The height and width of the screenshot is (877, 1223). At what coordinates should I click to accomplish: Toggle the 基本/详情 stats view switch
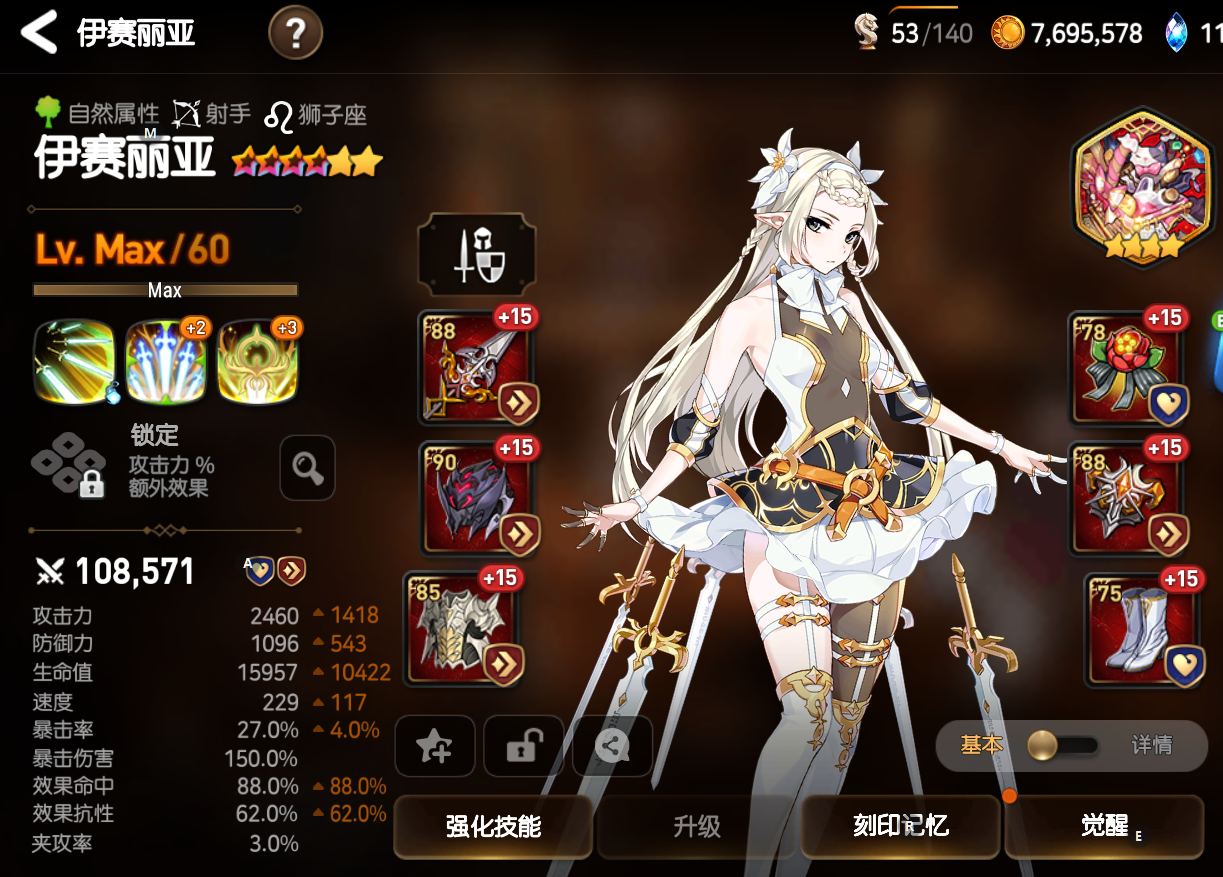coord(1066,745)
